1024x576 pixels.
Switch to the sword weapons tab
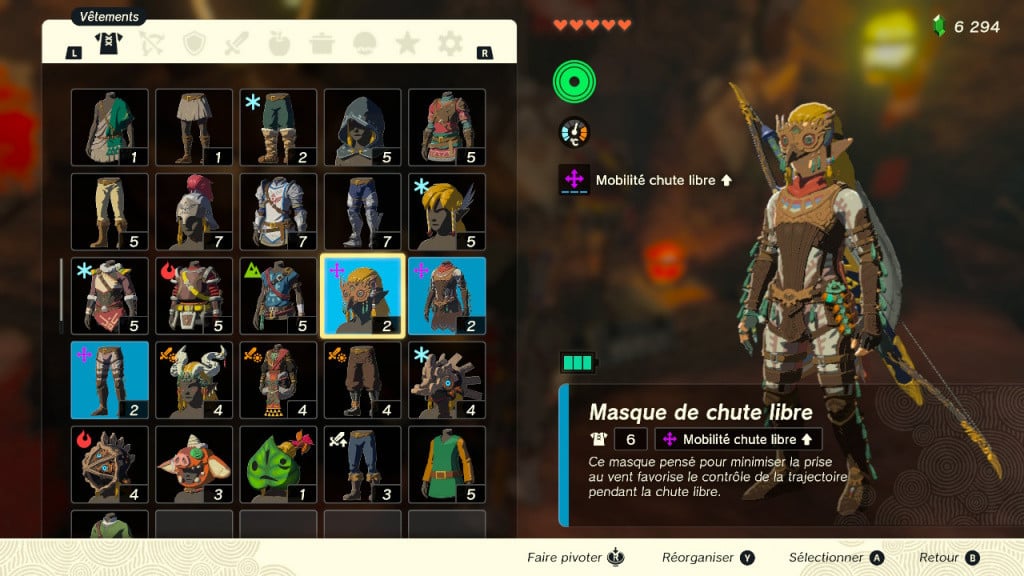coord(236,43)
